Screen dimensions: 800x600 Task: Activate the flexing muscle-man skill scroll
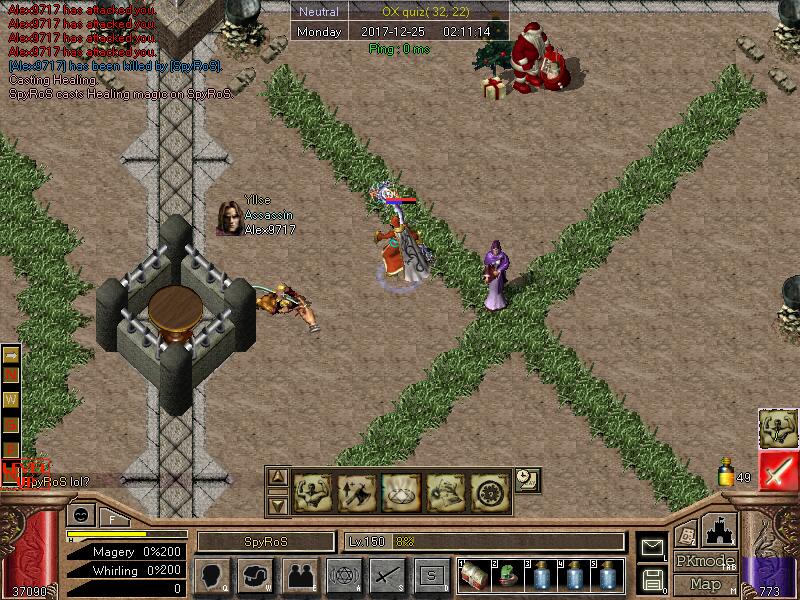[312, 492]
